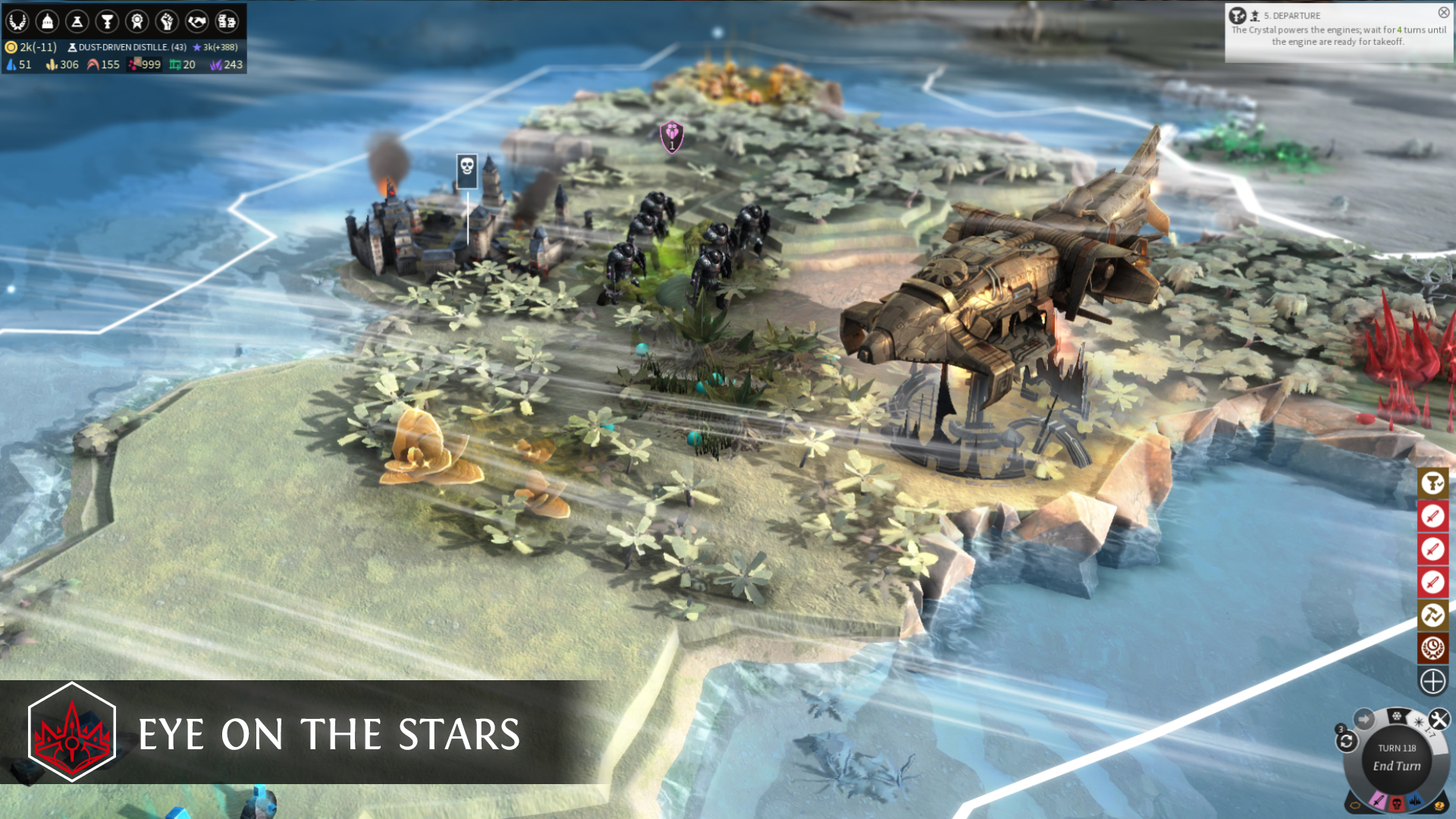Open the military raised fist screen

point(167,21)
